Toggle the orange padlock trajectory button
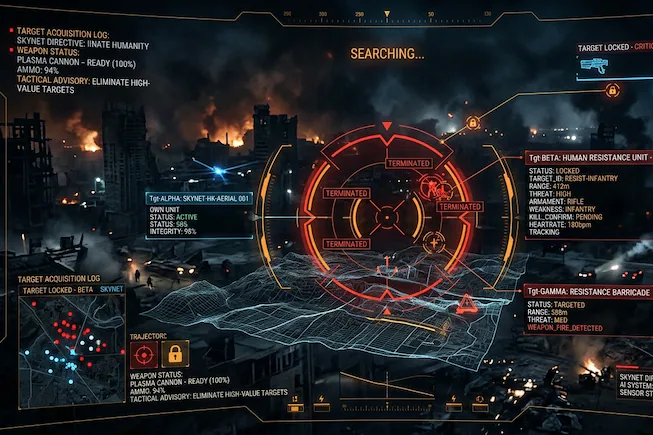This screenshot has height=435, width=653. 175,352
